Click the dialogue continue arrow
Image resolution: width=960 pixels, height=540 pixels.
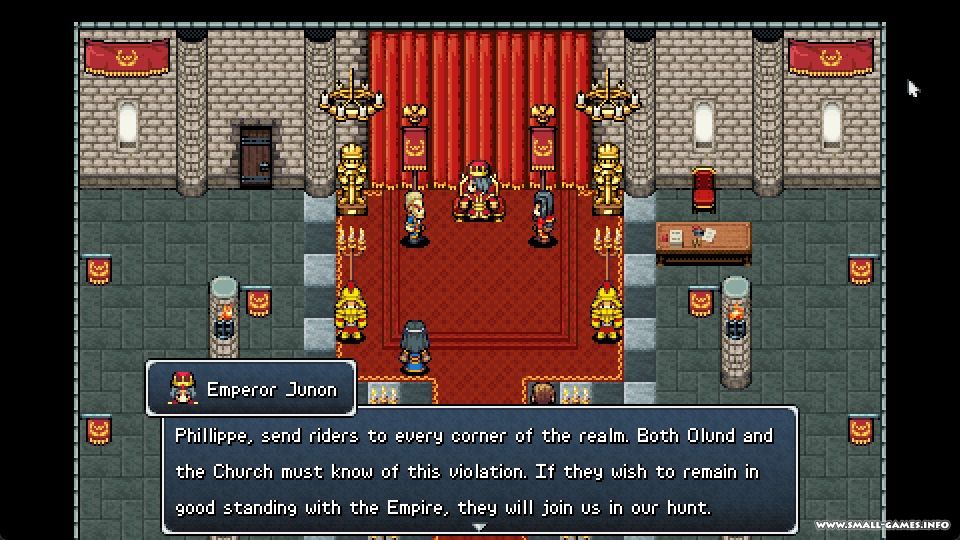[479, 526]
